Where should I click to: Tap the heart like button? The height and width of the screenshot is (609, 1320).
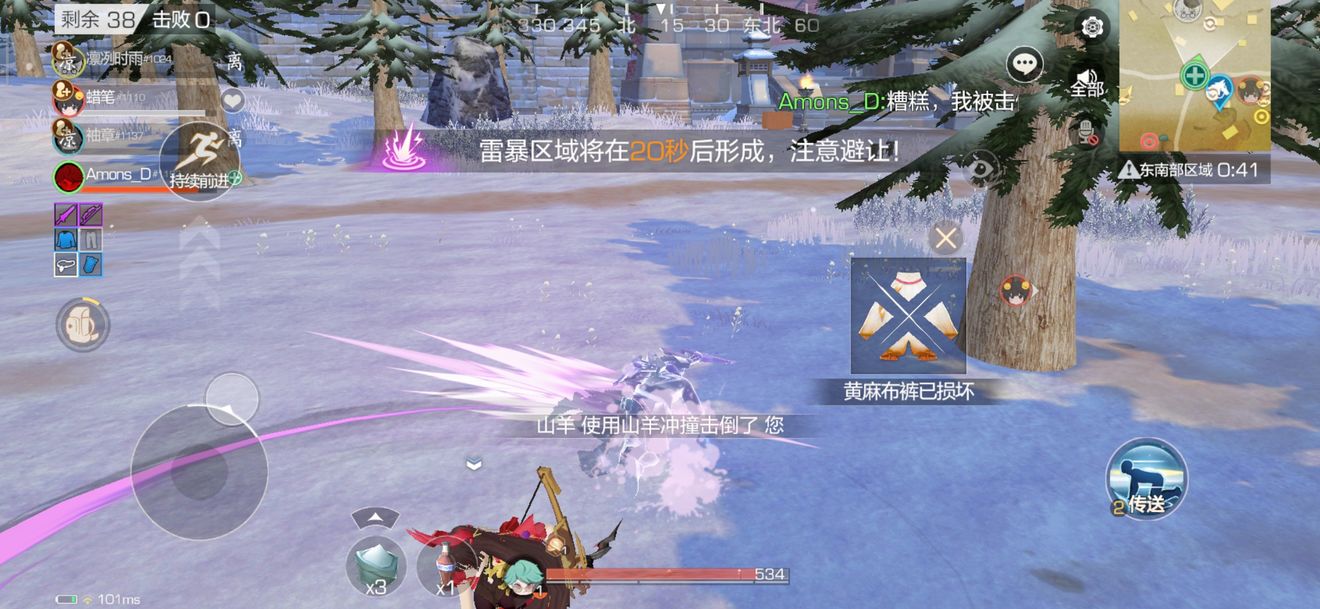(233, 100)
